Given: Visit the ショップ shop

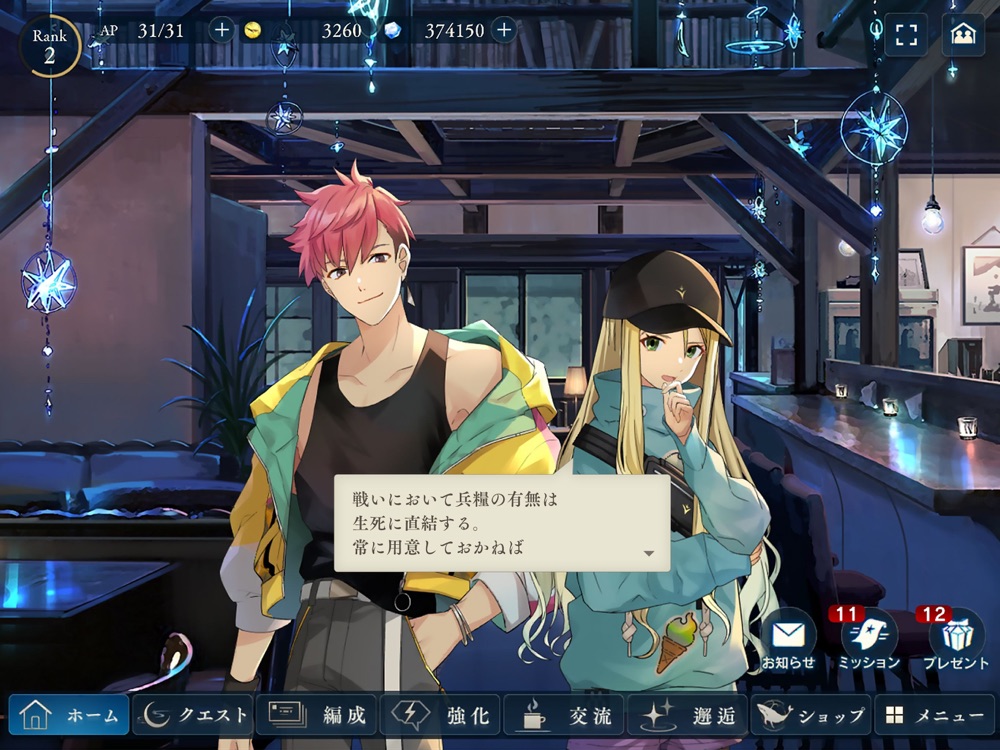Looking at the screenshot, I should pos(810,715).
